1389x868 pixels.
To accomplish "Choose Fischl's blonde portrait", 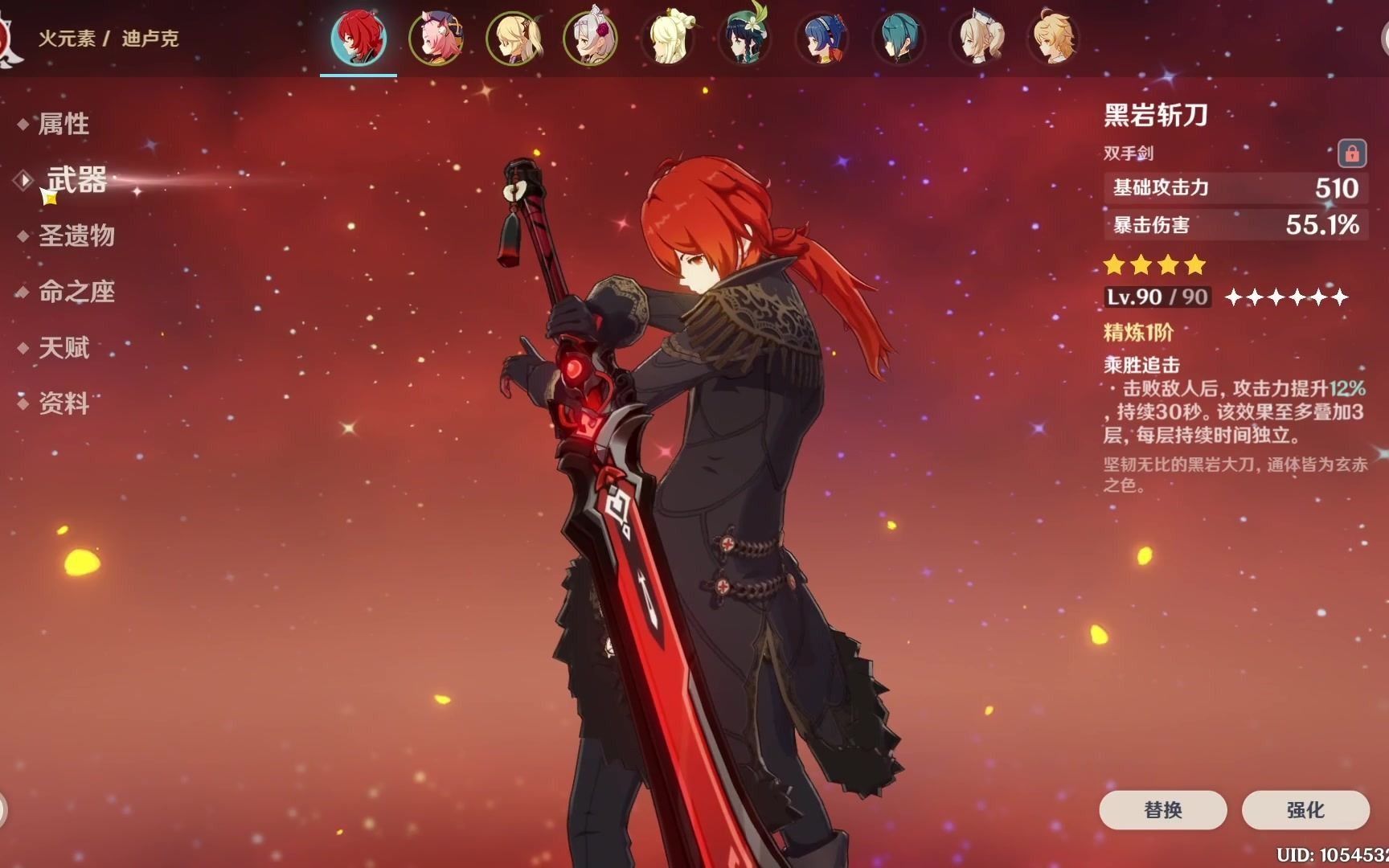I will (x=514, y=38).
